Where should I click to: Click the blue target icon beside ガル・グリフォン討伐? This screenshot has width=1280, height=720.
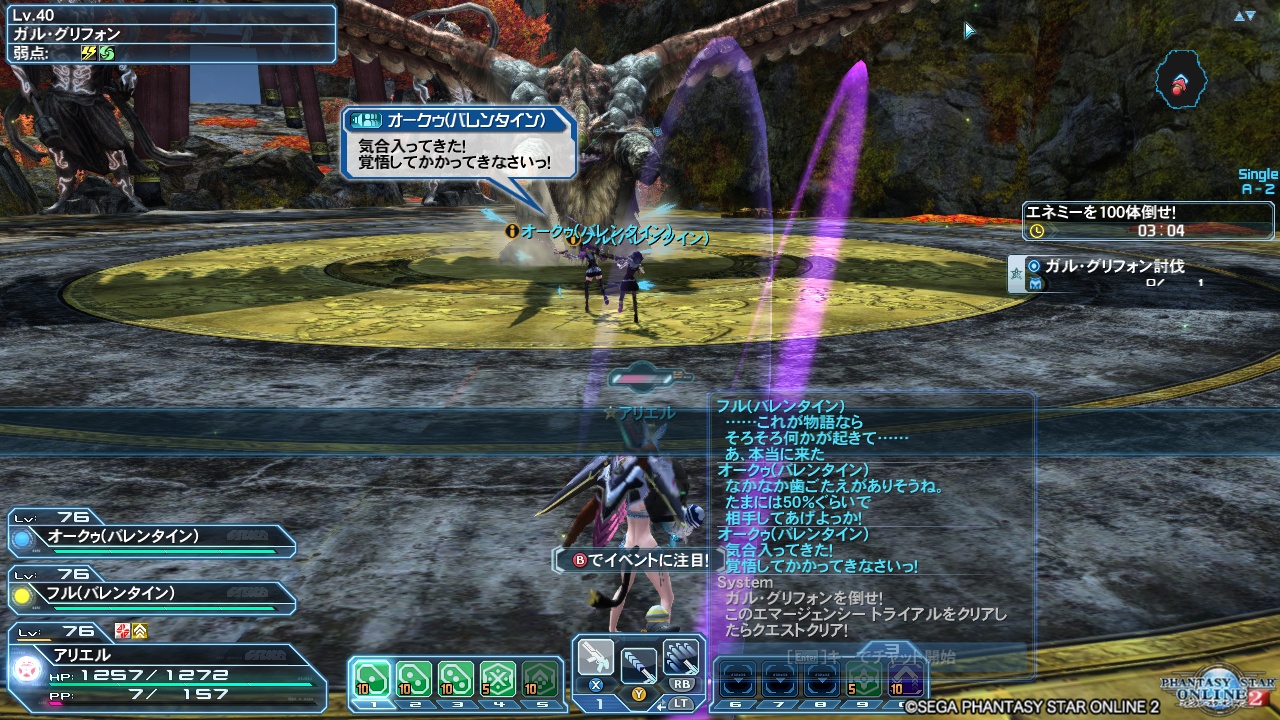pos(1033,266)
